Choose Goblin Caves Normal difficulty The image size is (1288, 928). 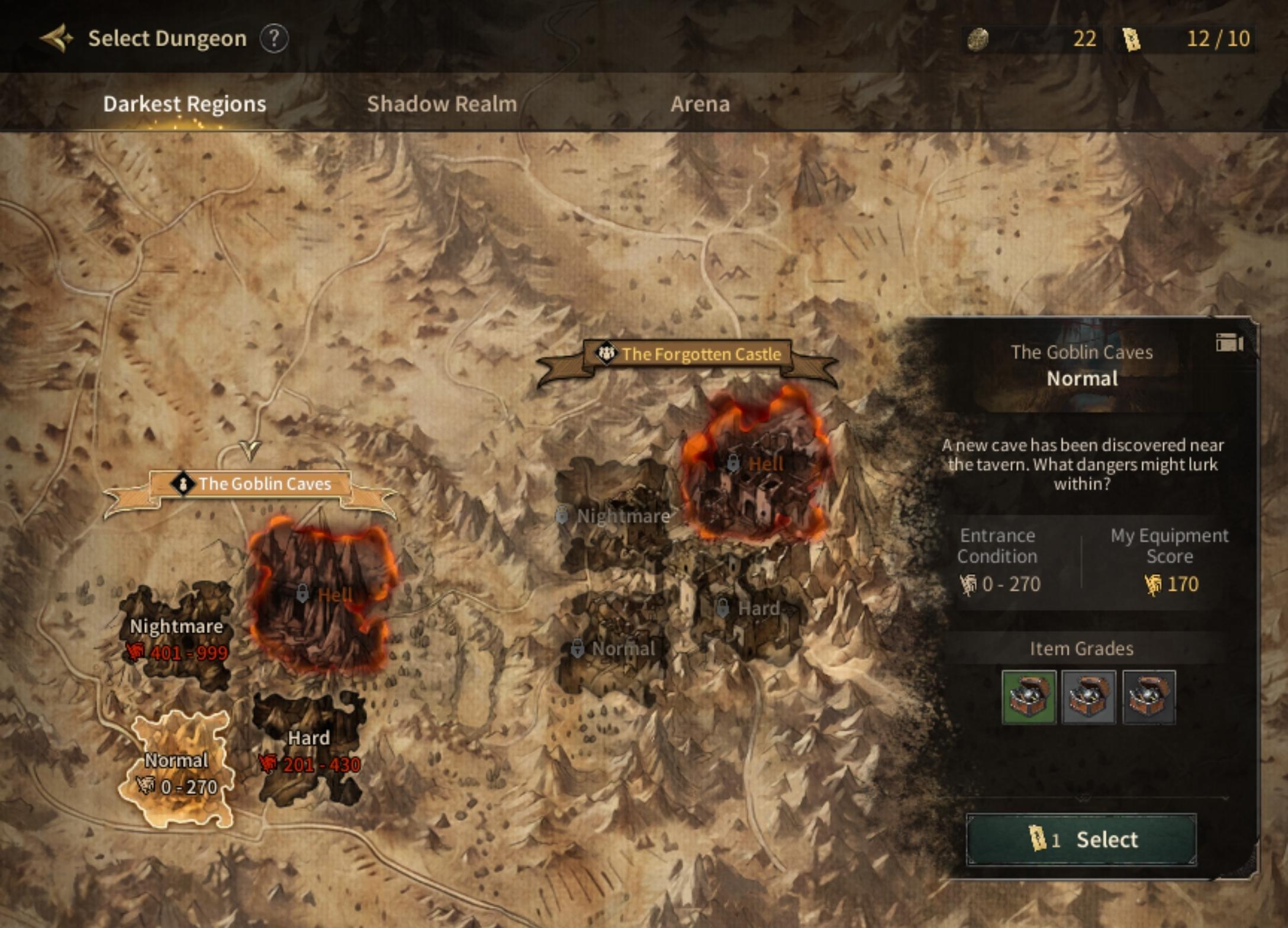tap(176, 769)
